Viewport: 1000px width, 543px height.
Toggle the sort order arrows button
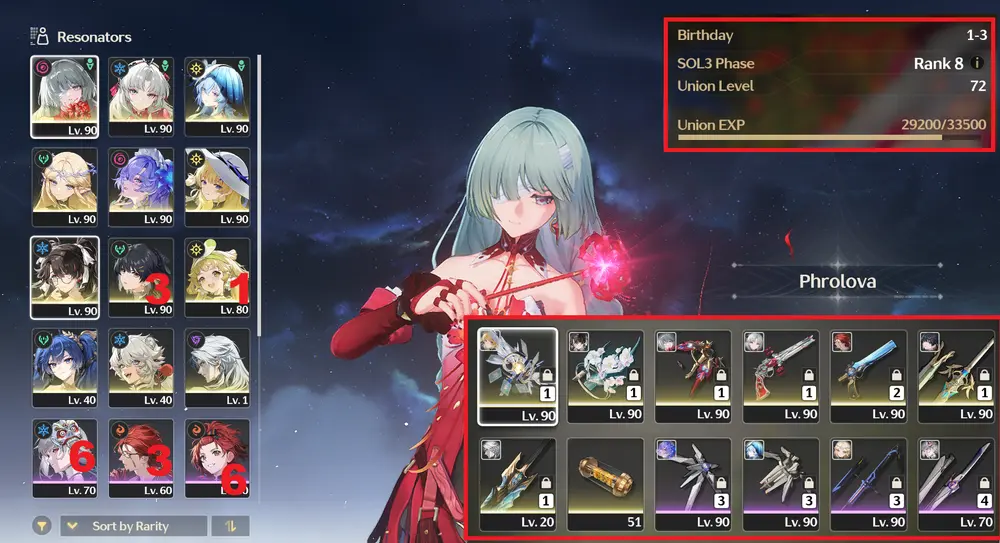[x=231, y=526]
